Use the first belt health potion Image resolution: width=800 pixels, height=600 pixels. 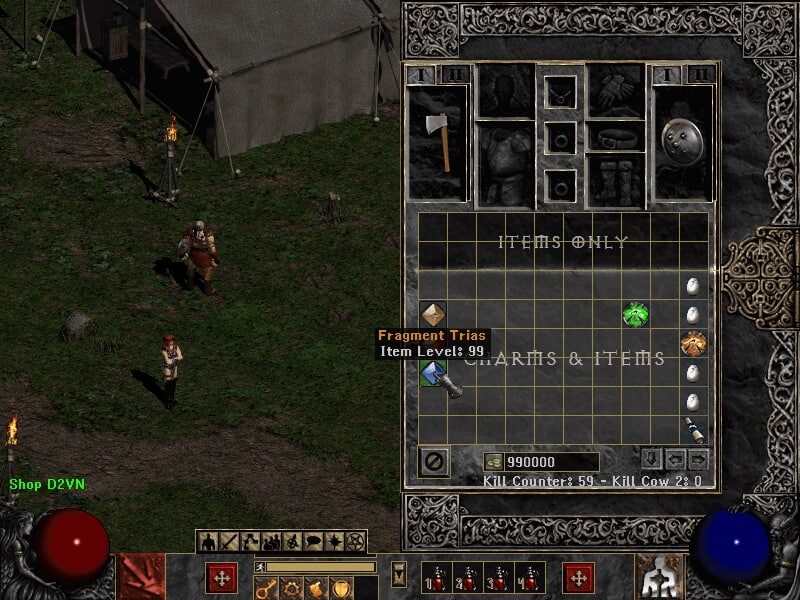[x=435, y=578]
